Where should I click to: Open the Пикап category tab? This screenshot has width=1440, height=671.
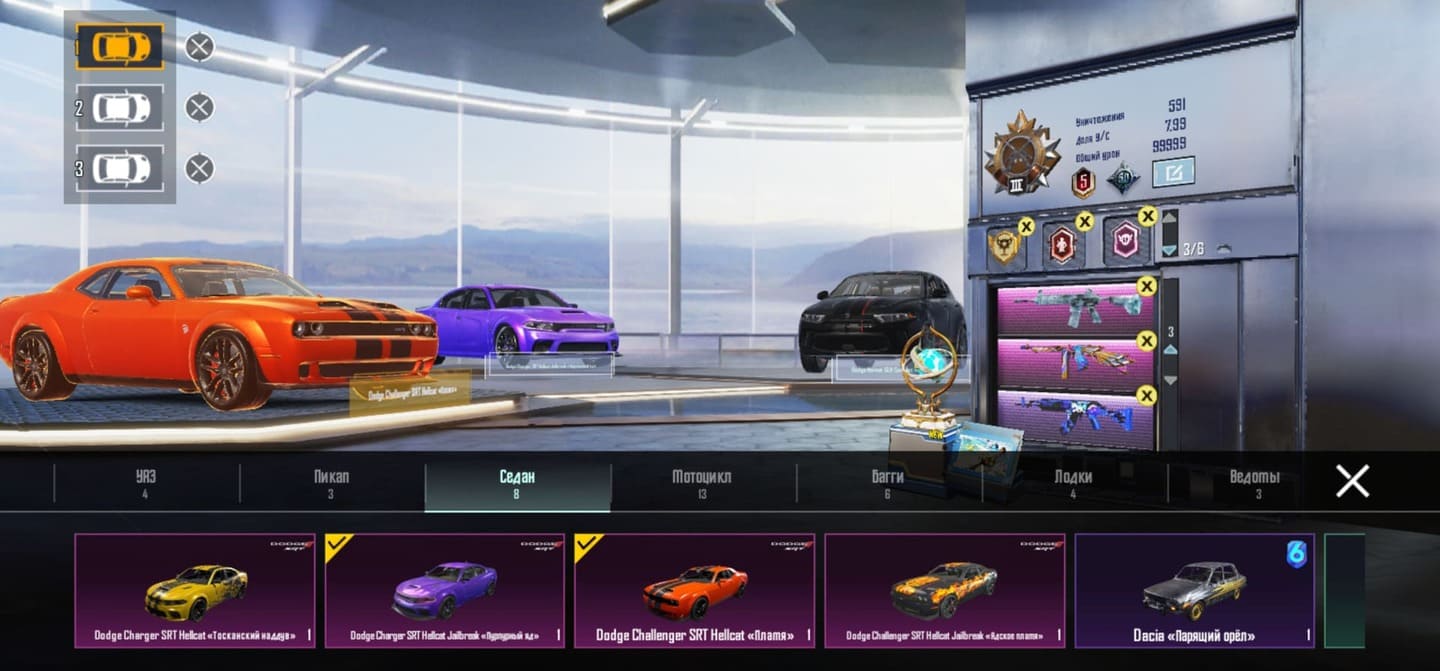point(331,483)
